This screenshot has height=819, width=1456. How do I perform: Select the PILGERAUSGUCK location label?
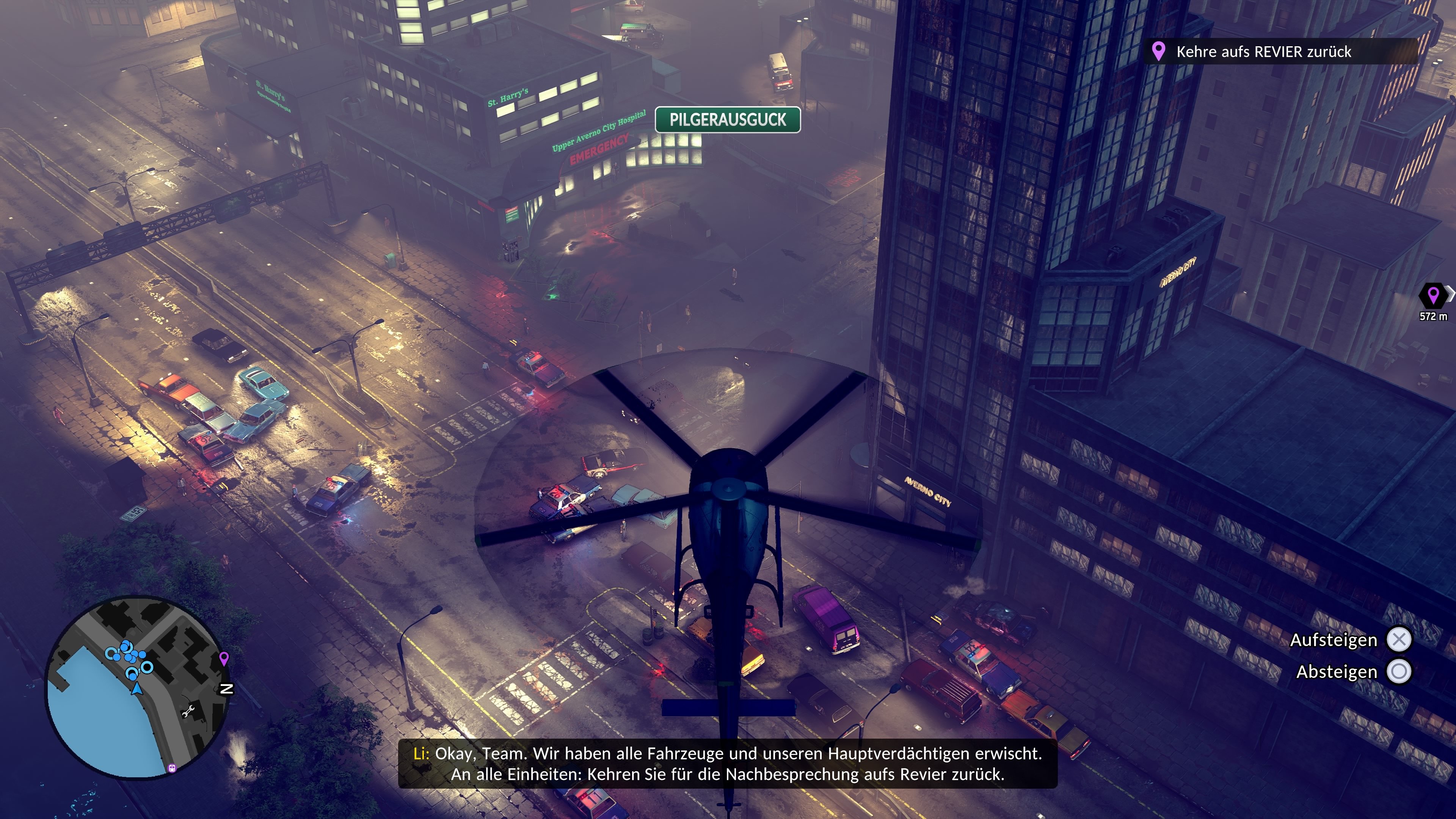coord(728,120)
